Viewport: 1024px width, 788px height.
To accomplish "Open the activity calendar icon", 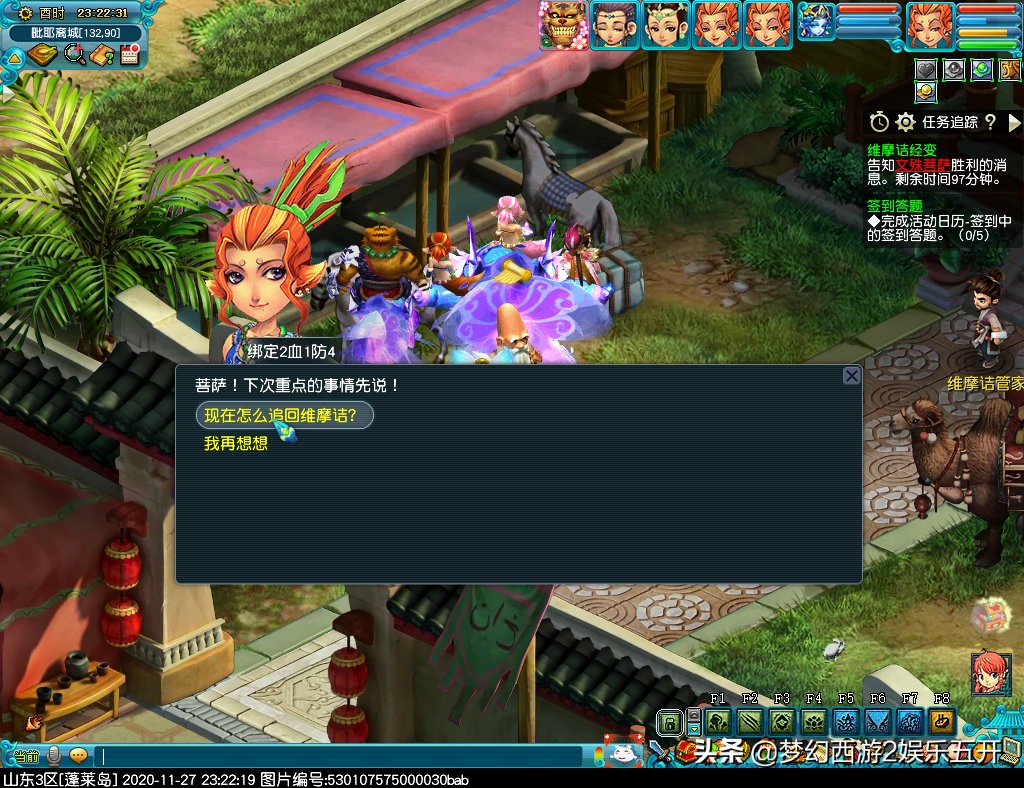I will 129,55.
